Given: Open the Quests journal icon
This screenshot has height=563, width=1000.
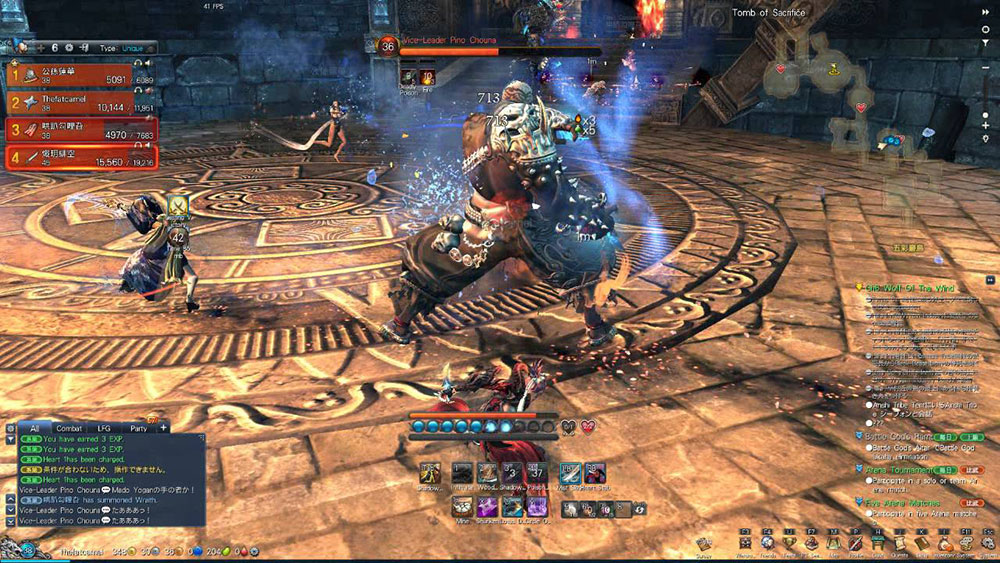Looking at the screenshot, I should [x=899, y=543].
